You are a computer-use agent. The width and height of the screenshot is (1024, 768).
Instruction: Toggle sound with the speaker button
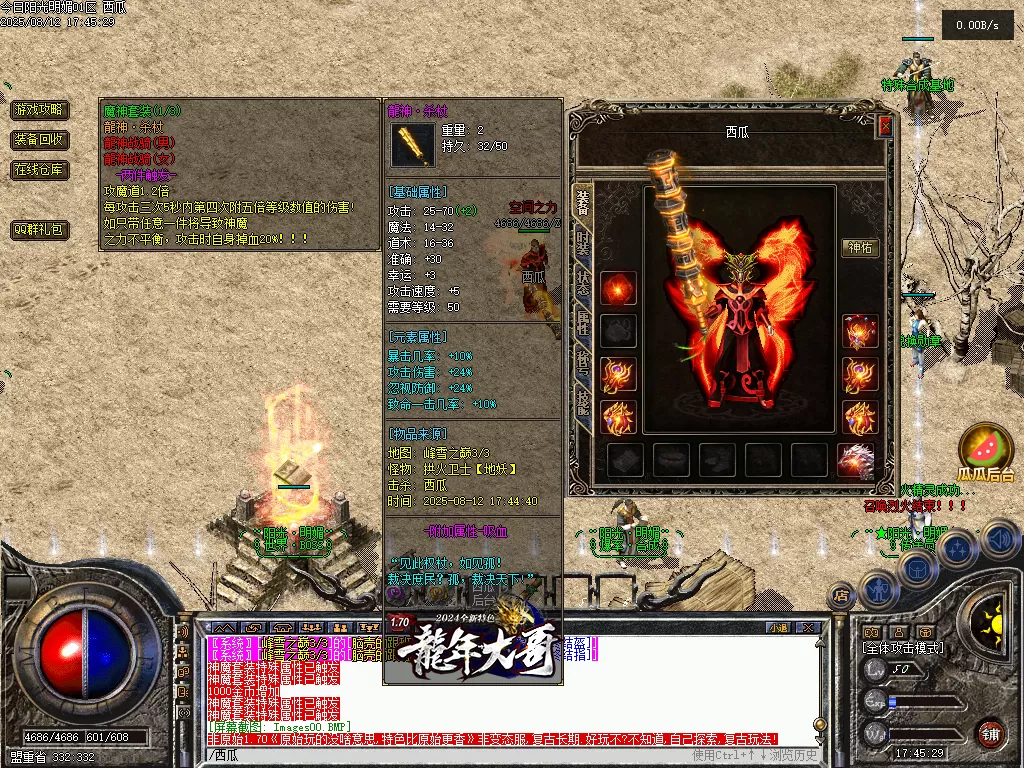(x=1000, y=540)
